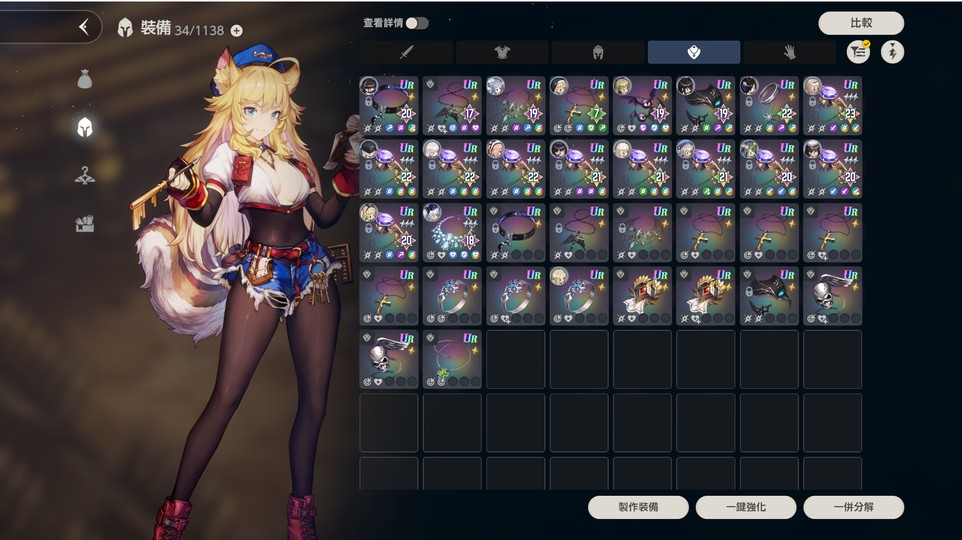
Task: Switch to the helmet tab
Action: tap(598, 52)
